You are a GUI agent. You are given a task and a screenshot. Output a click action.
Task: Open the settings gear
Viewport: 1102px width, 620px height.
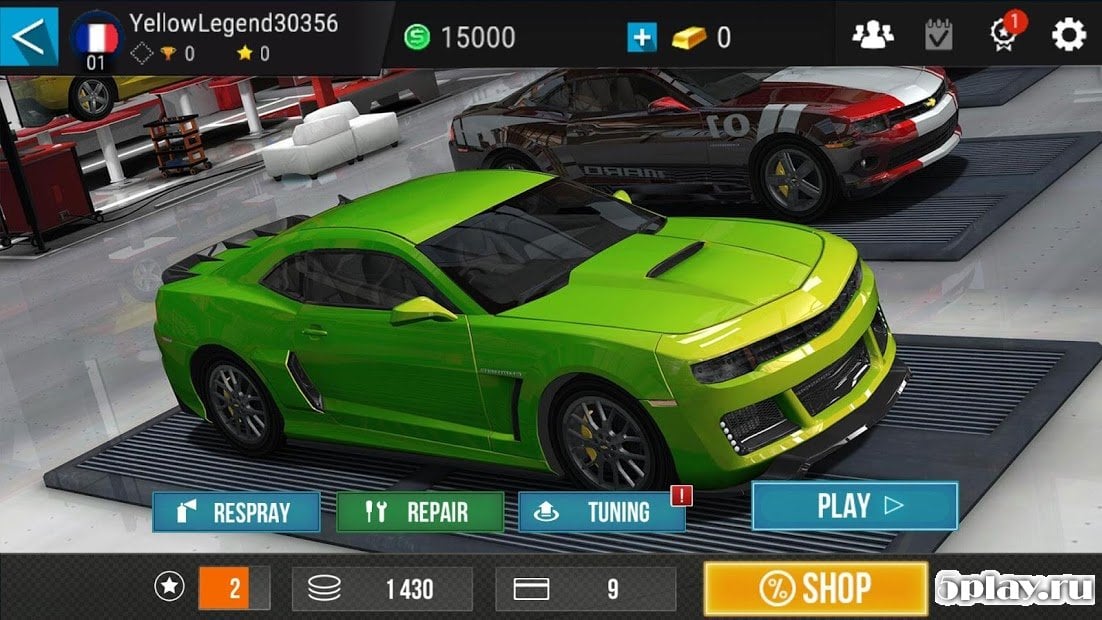coord(1068,36)
